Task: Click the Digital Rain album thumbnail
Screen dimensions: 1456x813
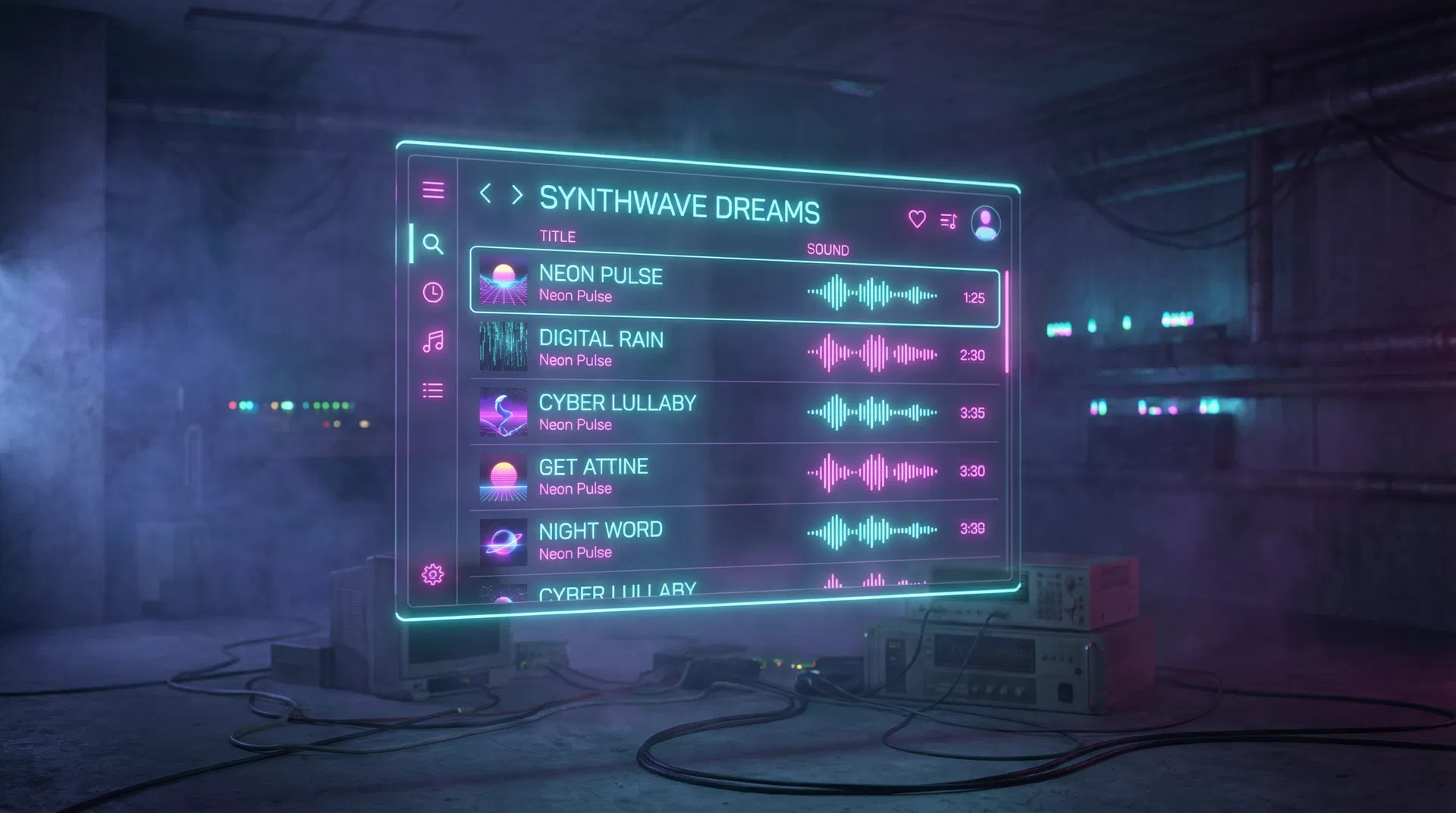Action: (503, 346)
